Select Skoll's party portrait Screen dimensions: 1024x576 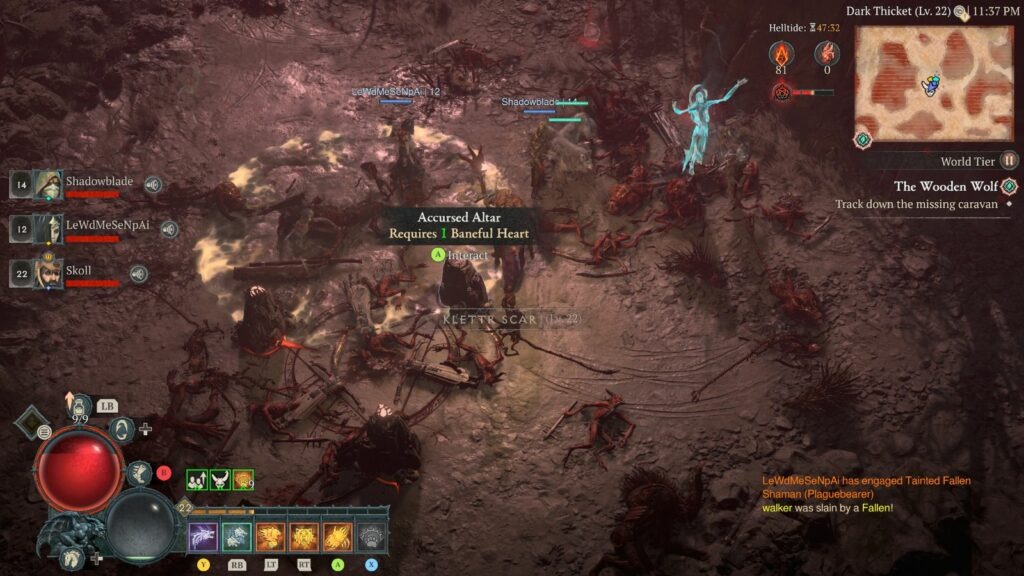(46, 273)
